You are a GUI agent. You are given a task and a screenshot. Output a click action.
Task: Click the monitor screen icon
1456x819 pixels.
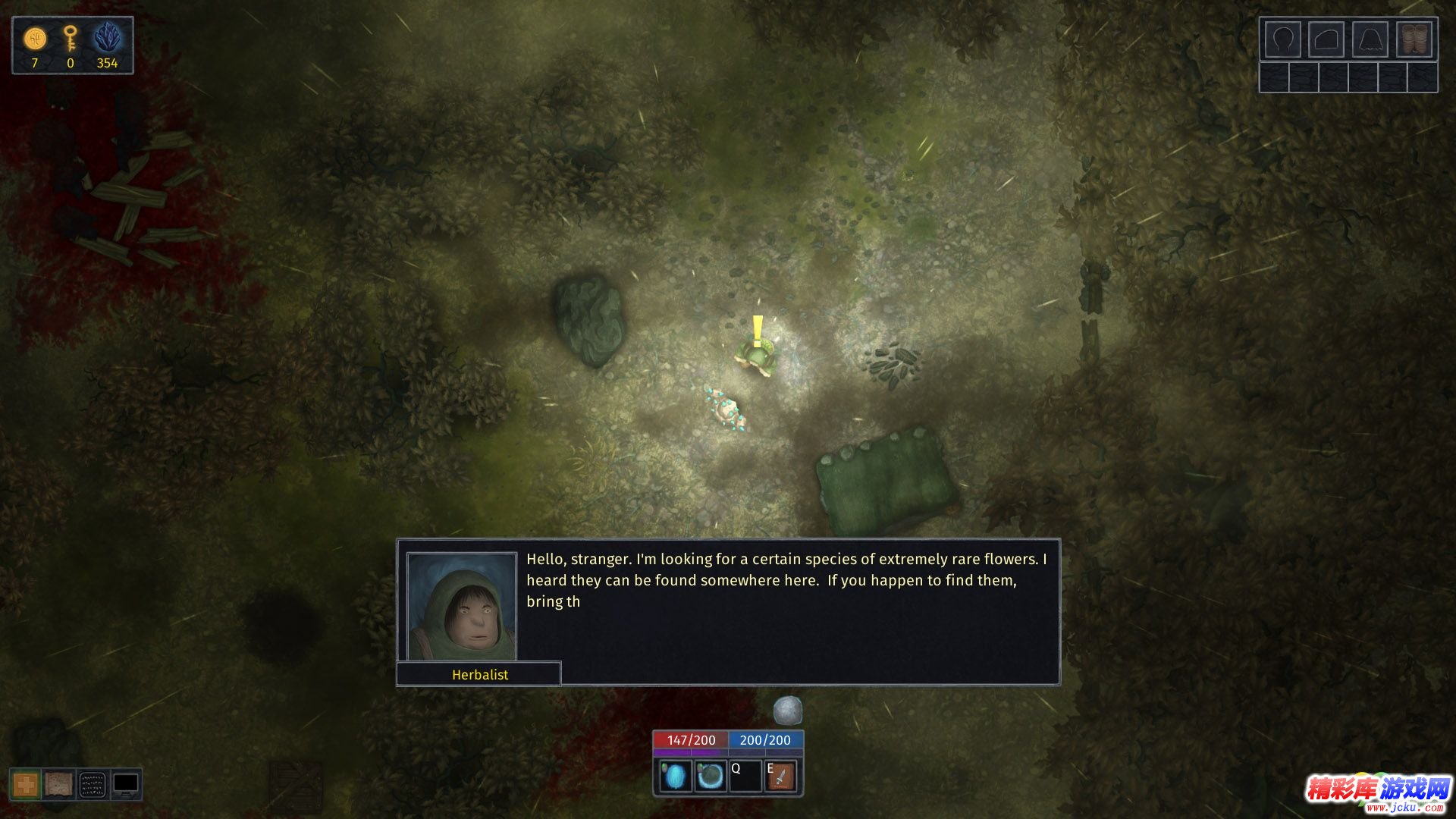[x=126, y=785]
